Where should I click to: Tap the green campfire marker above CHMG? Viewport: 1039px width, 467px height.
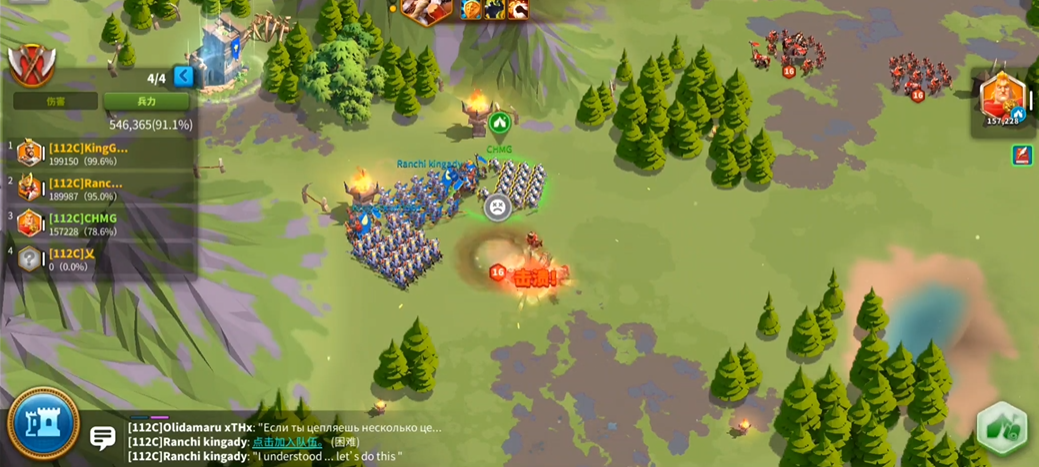500,124
